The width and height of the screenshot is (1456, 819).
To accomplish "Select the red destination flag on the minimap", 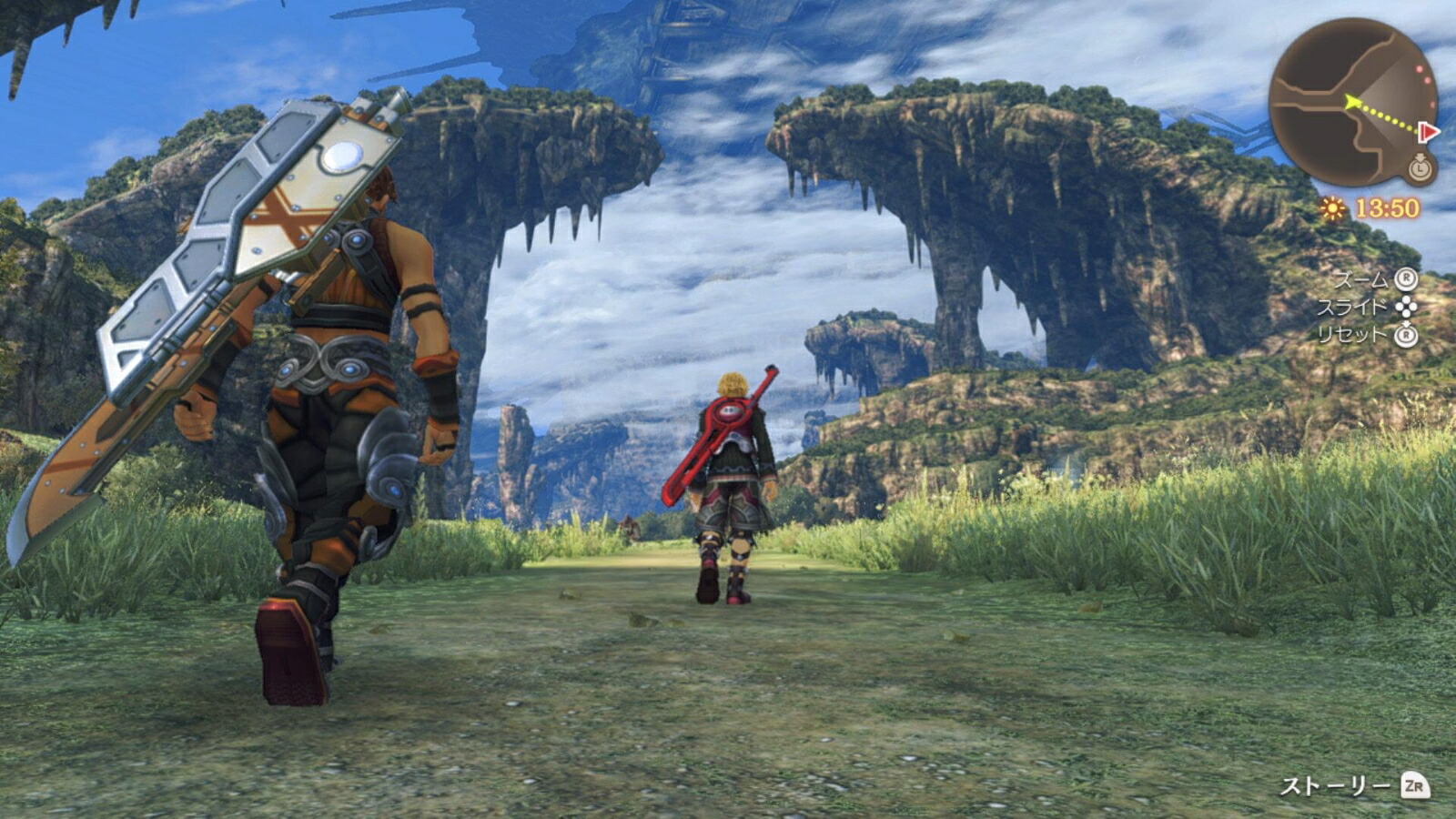I will point(1428,131).
